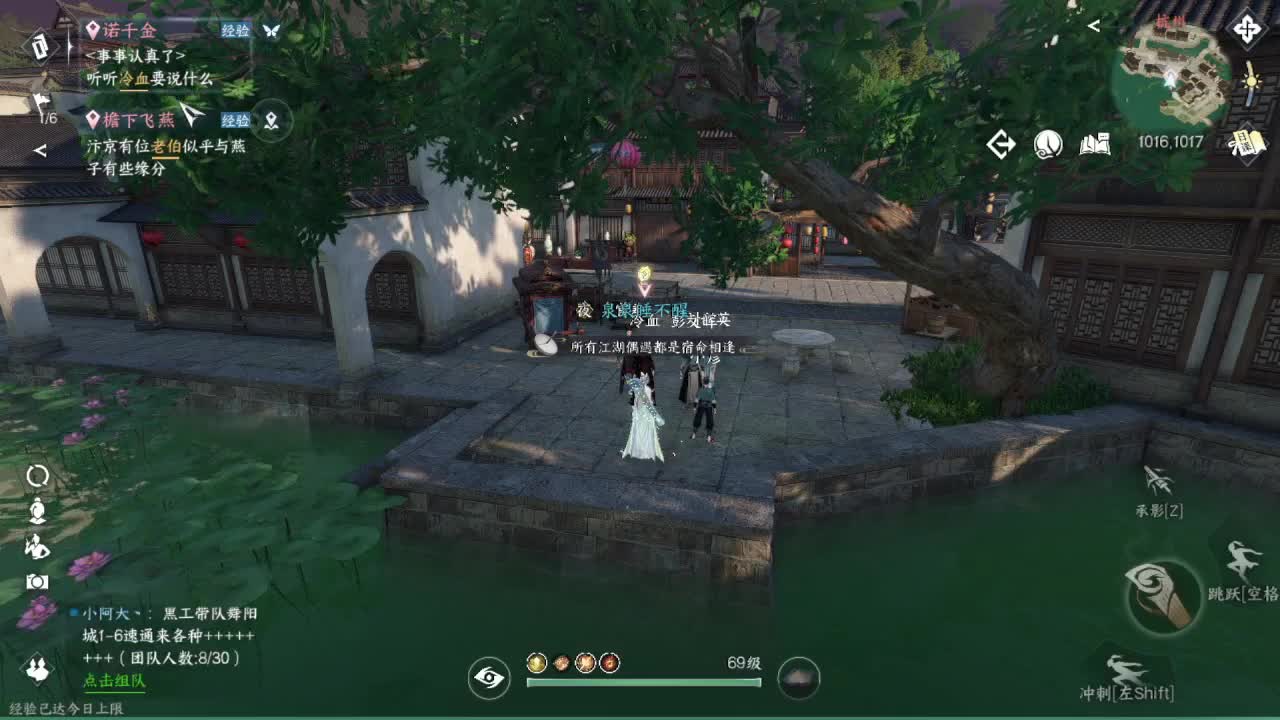
Task: Click the teleport arrow icon near the minimap
Action: click(1001, 144)
